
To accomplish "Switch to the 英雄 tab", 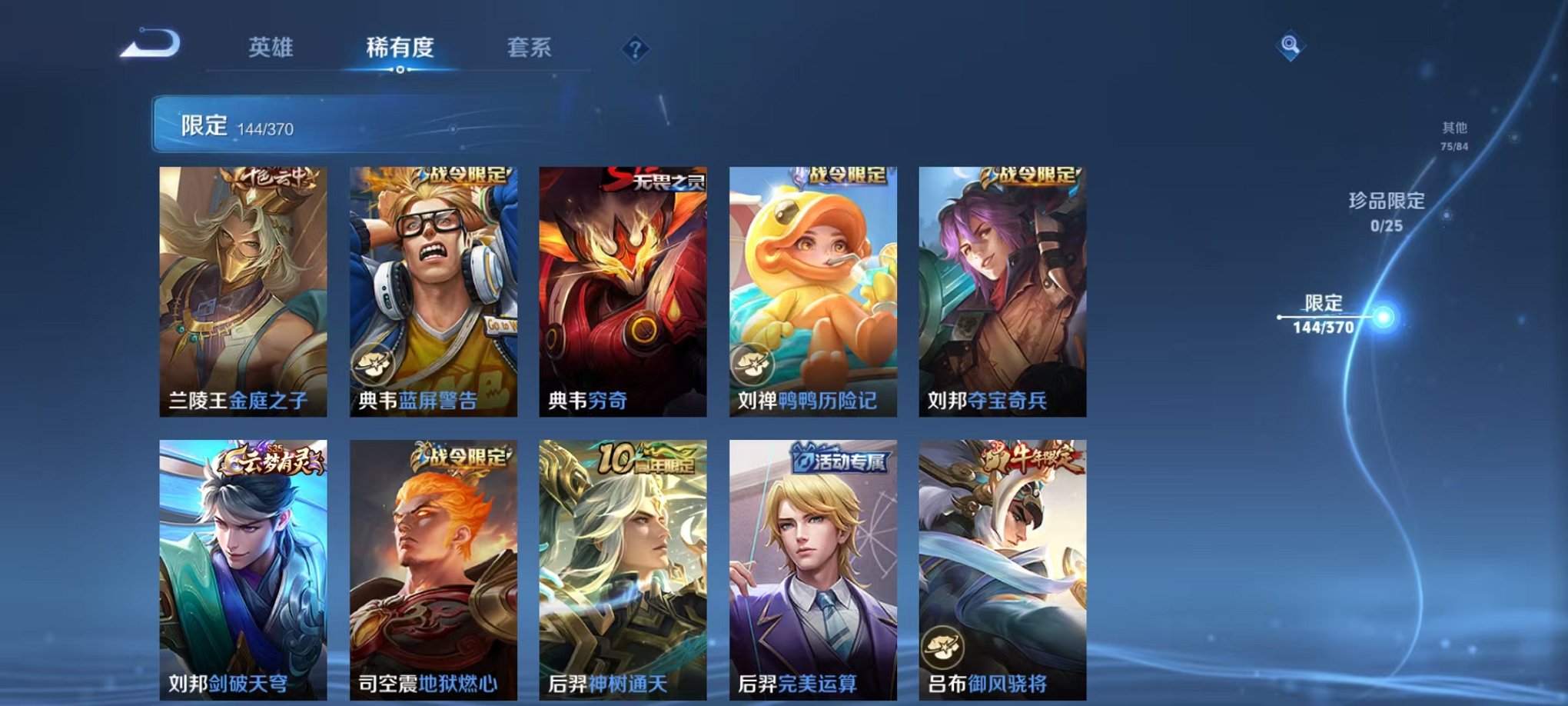I will (x=271, y=48).
